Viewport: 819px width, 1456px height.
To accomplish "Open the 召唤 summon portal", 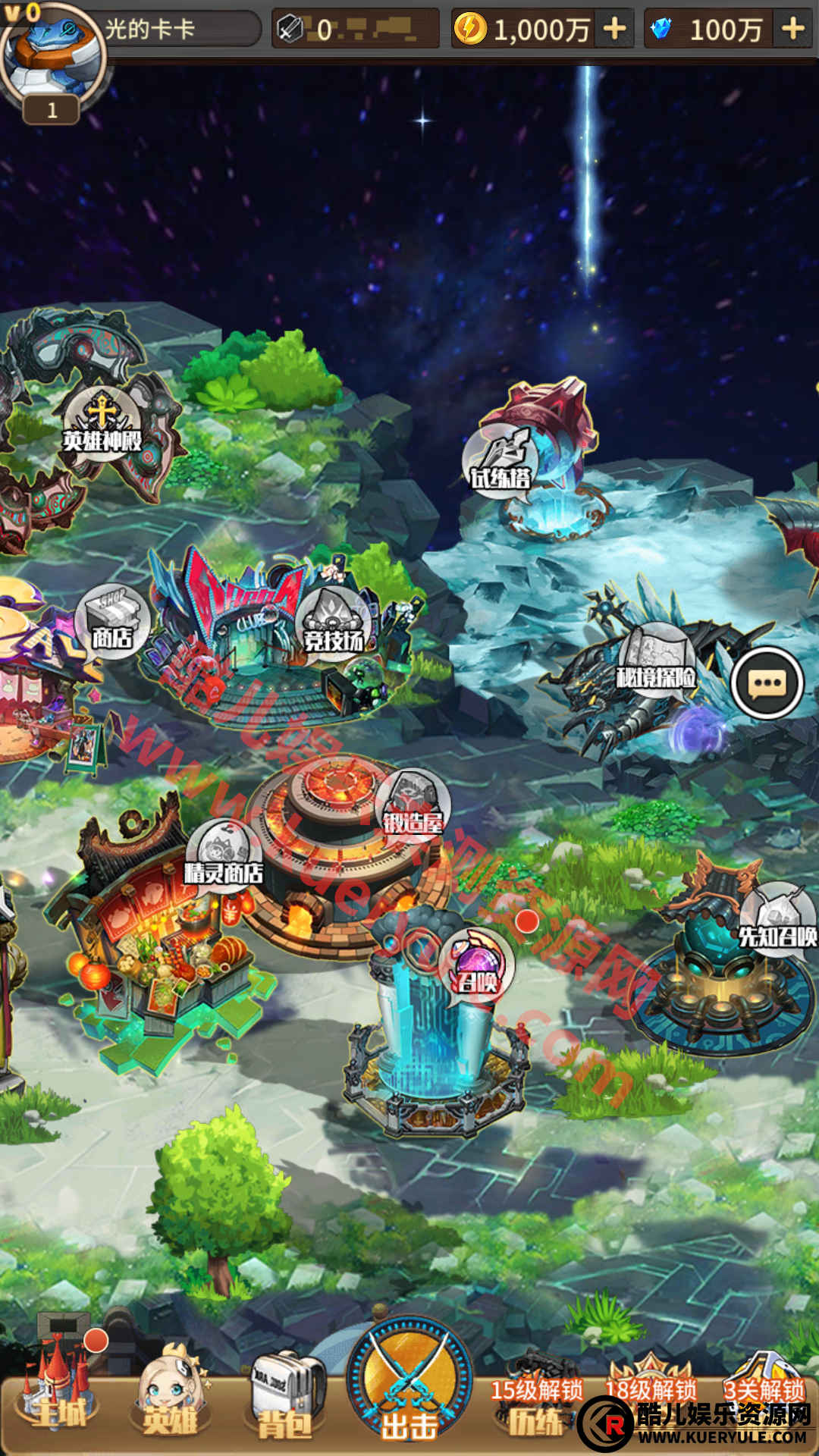I will [x=476, y=968].
